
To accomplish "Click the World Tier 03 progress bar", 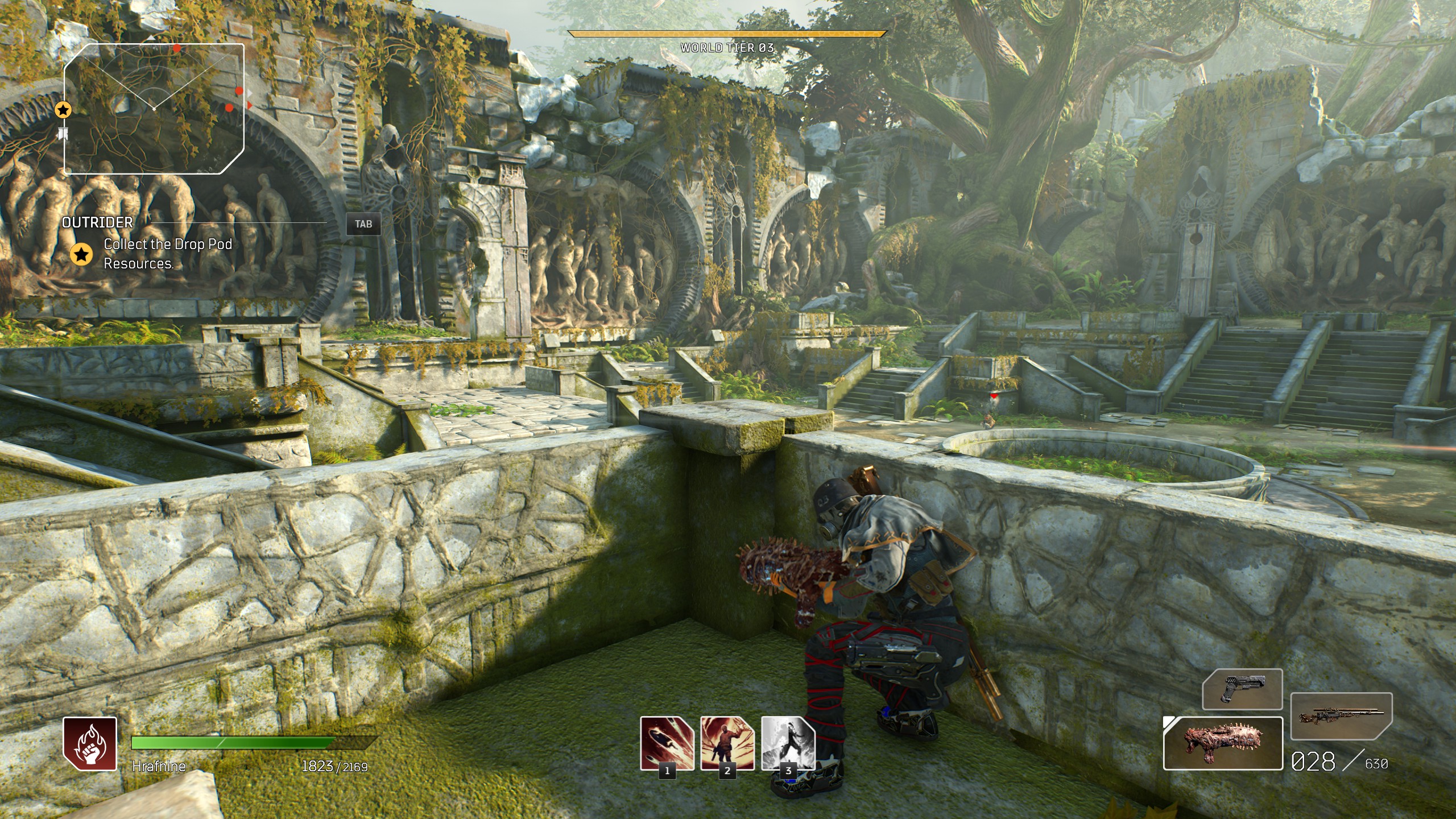I will click(727, 34).
